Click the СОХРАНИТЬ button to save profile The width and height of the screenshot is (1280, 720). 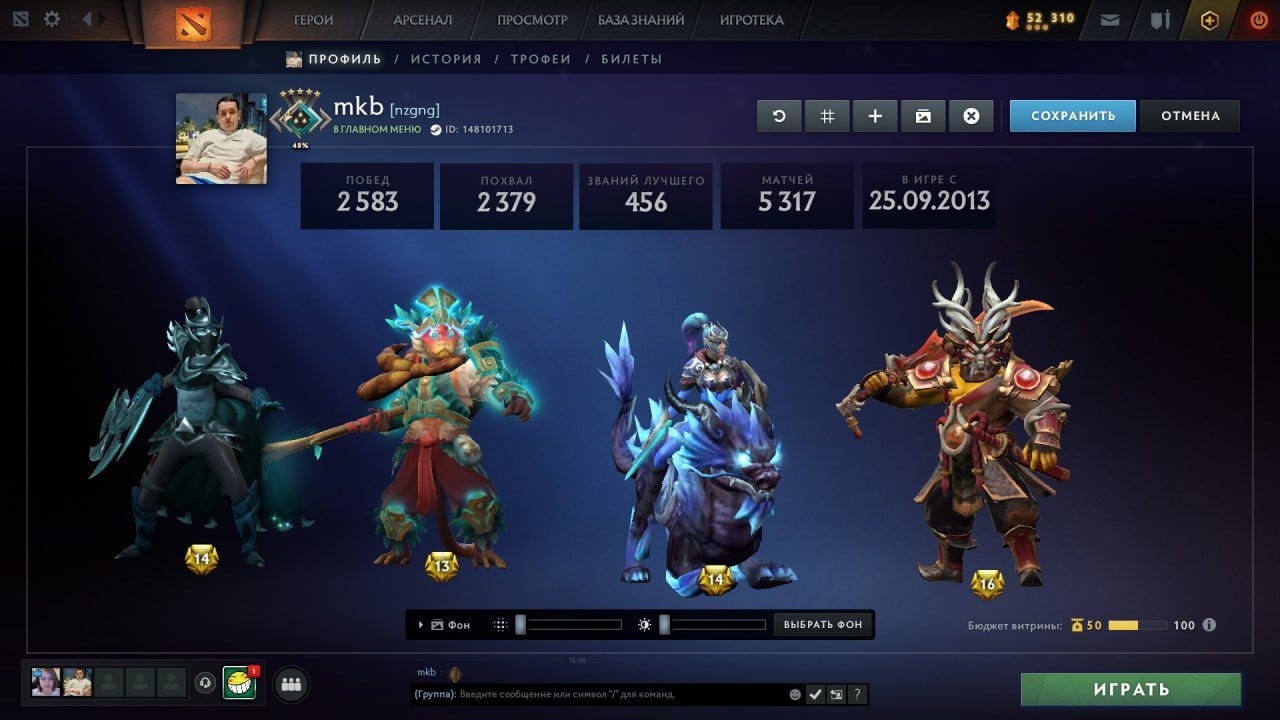point(1072,115)
